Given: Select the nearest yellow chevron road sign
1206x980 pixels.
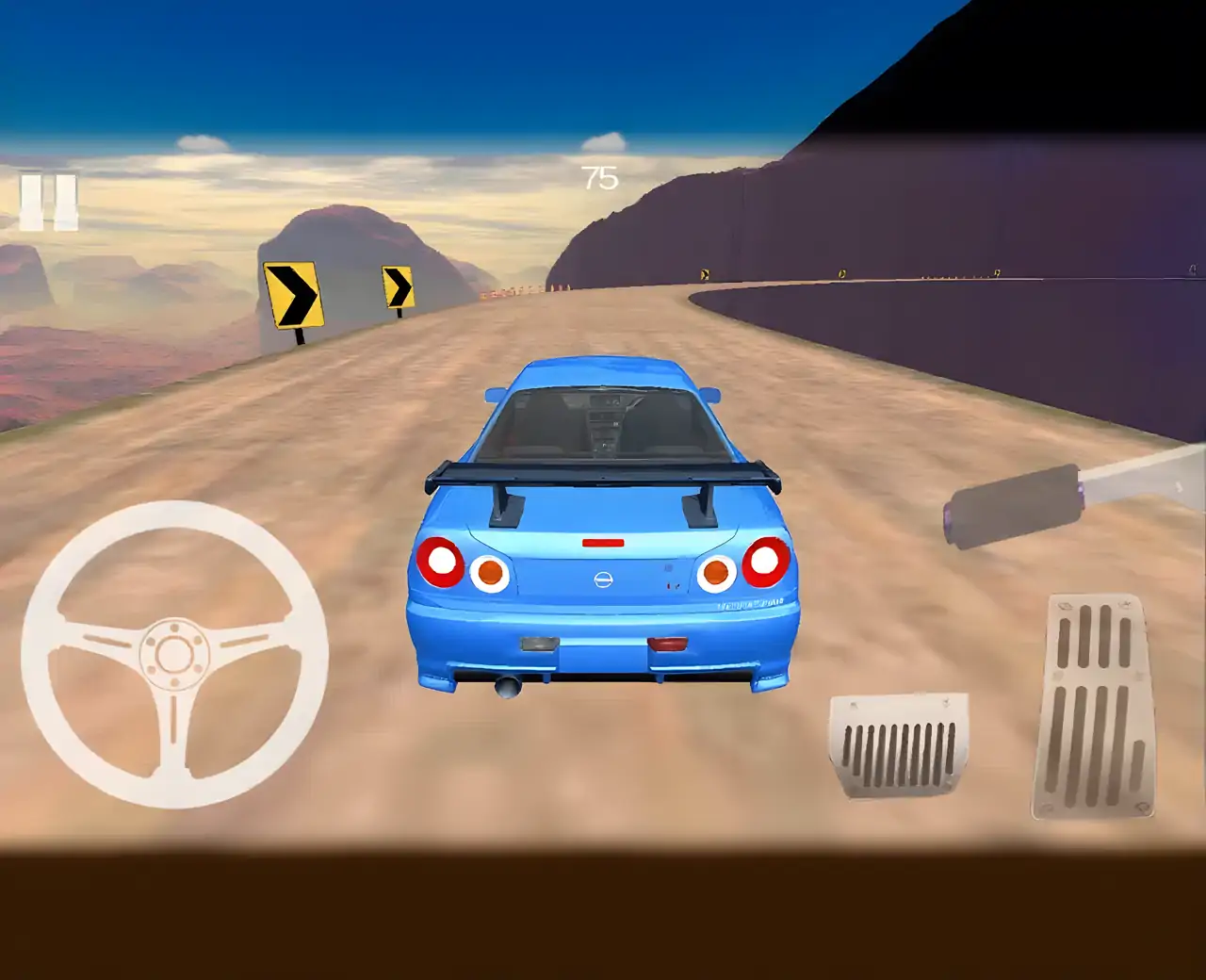Looking at the screenshot, I should click(295, 292).
